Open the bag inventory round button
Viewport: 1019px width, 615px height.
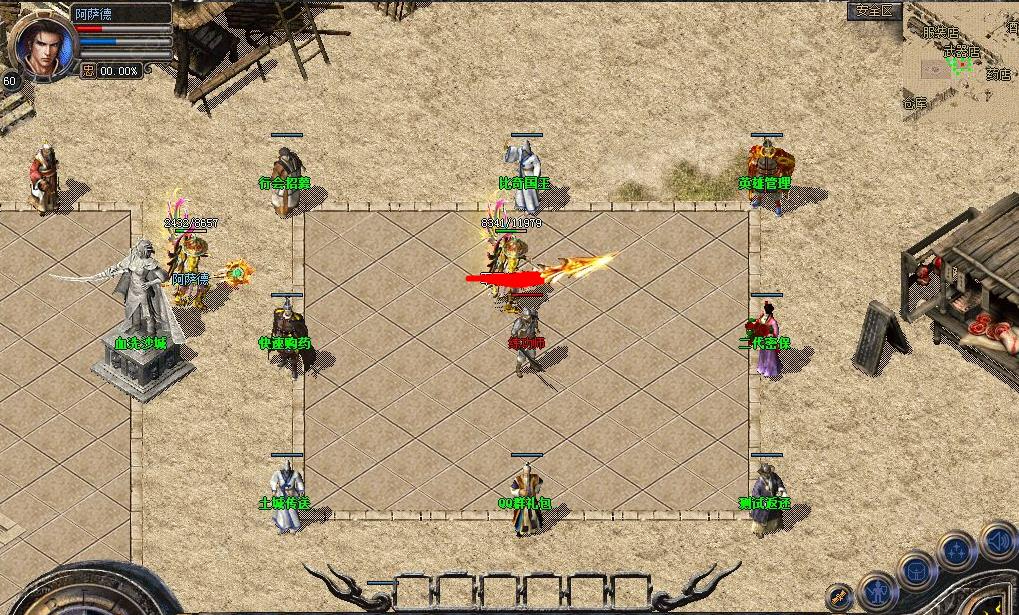click(917, 570)
